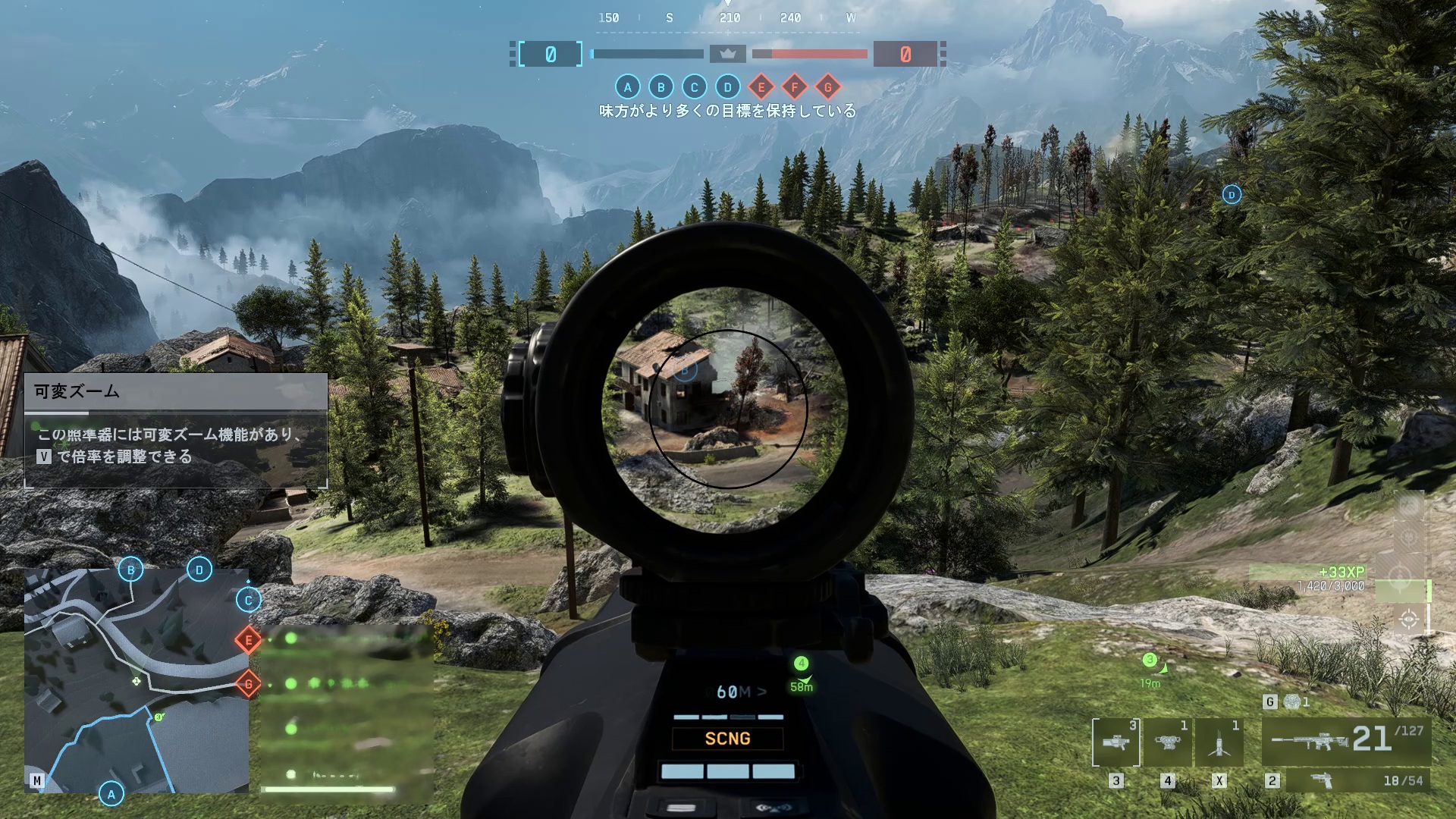The width and height of the screenshot is (1456, 819).
Task: Click the red E marker on the minimap
Action: point(248,640)
